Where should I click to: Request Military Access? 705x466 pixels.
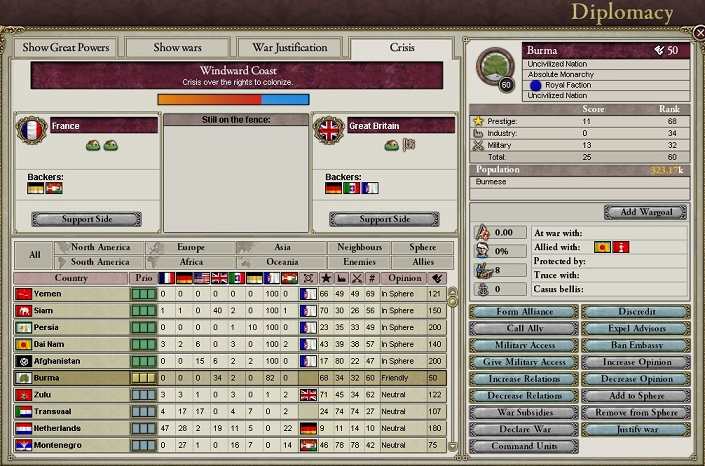click(x=524, y=346)
